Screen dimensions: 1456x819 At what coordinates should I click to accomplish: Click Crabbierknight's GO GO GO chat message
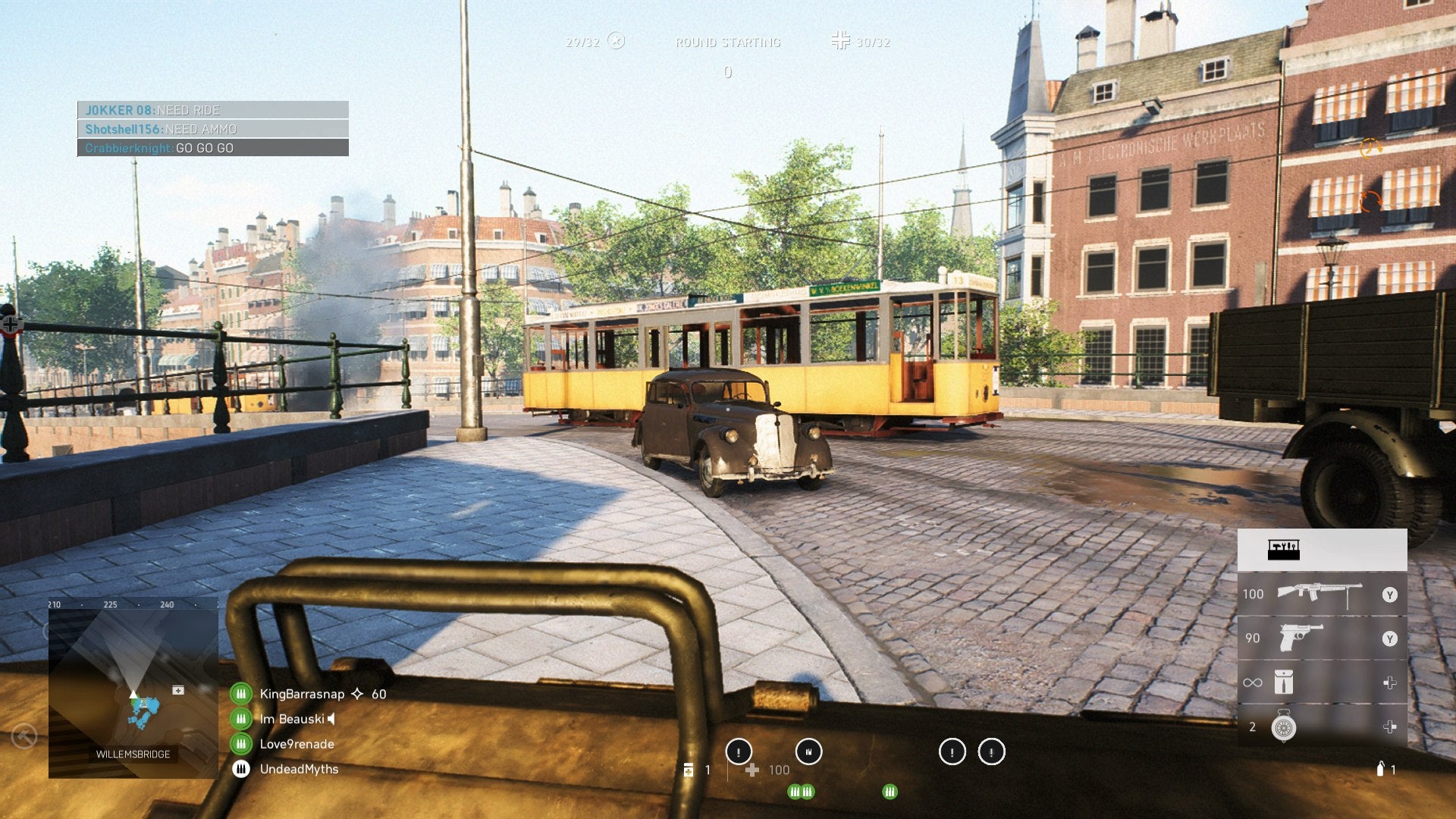click(213, 148)
